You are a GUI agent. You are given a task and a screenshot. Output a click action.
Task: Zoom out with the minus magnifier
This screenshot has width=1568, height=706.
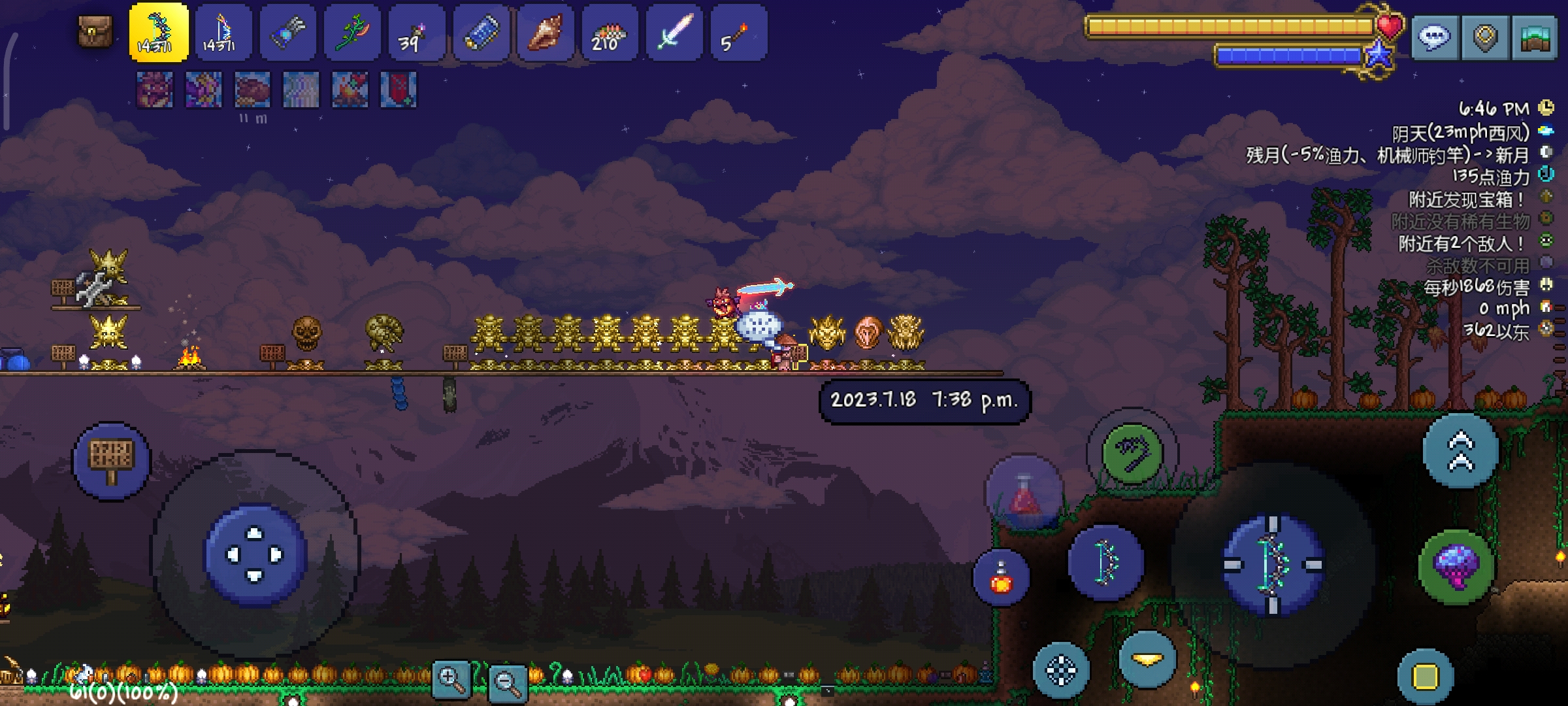pyautogui.click(x=508, y=683)
